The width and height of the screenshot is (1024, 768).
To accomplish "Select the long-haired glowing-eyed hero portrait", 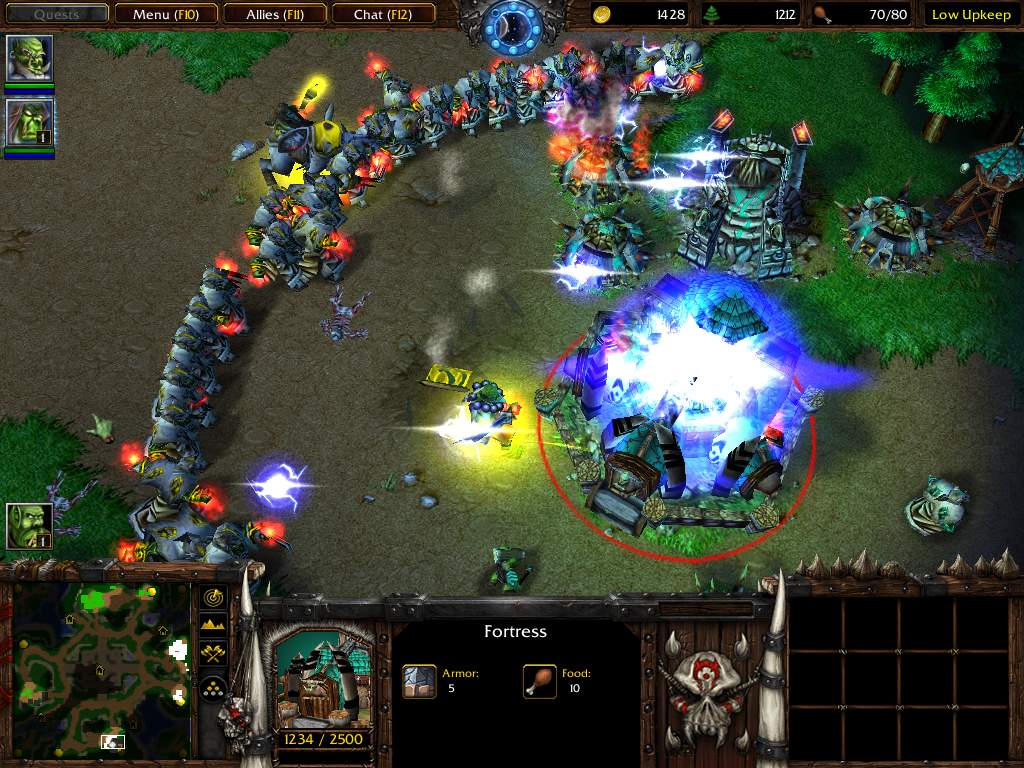I will [x=29, y=122].
